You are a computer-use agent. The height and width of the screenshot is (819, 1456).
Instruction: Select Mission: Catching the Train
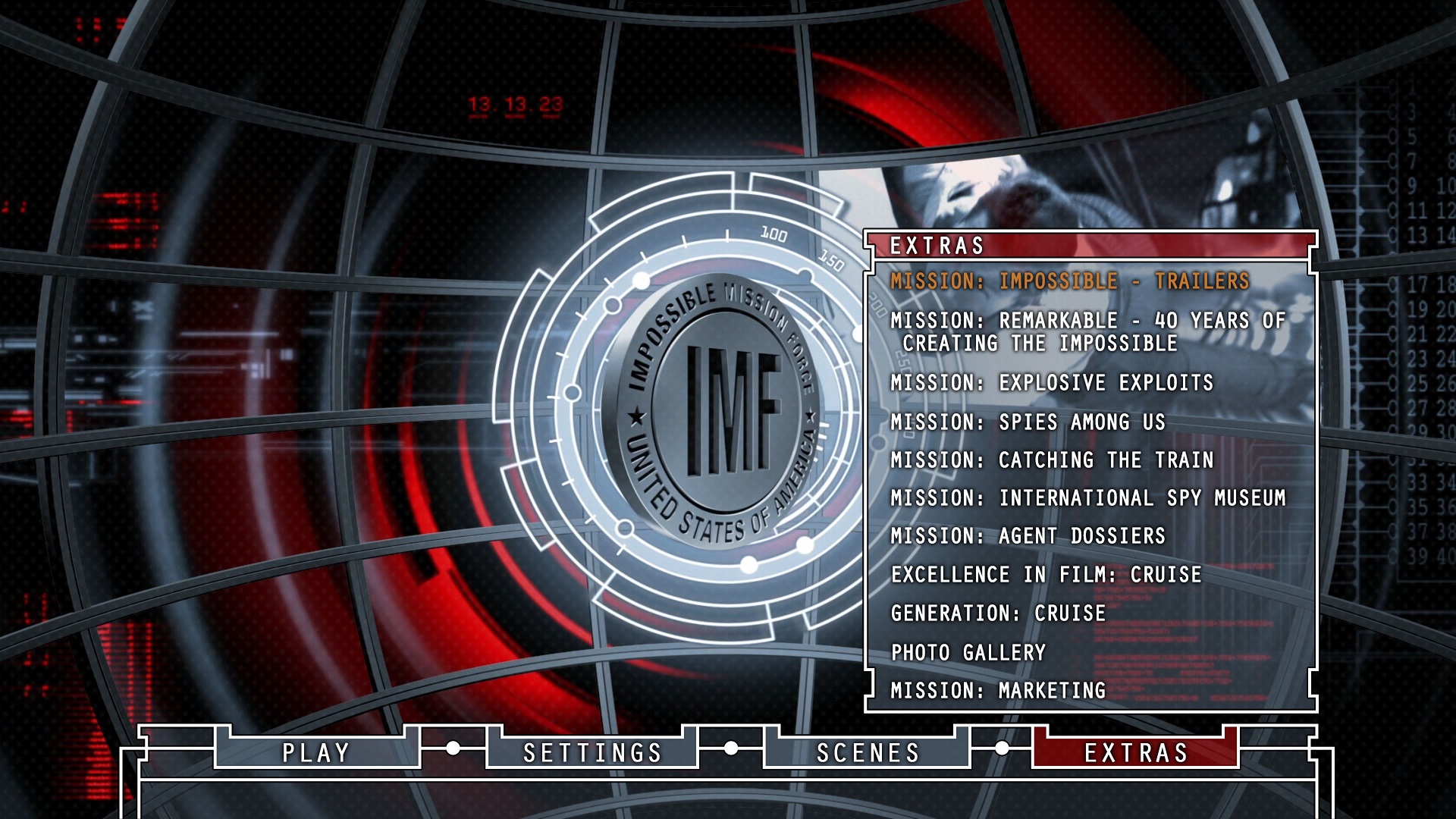click(1051, 460)
